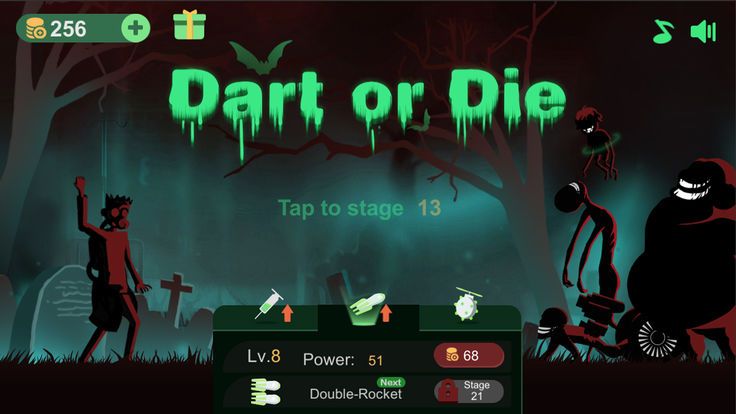Tap to start stage 13
The image size is (736, 414).
359,208
